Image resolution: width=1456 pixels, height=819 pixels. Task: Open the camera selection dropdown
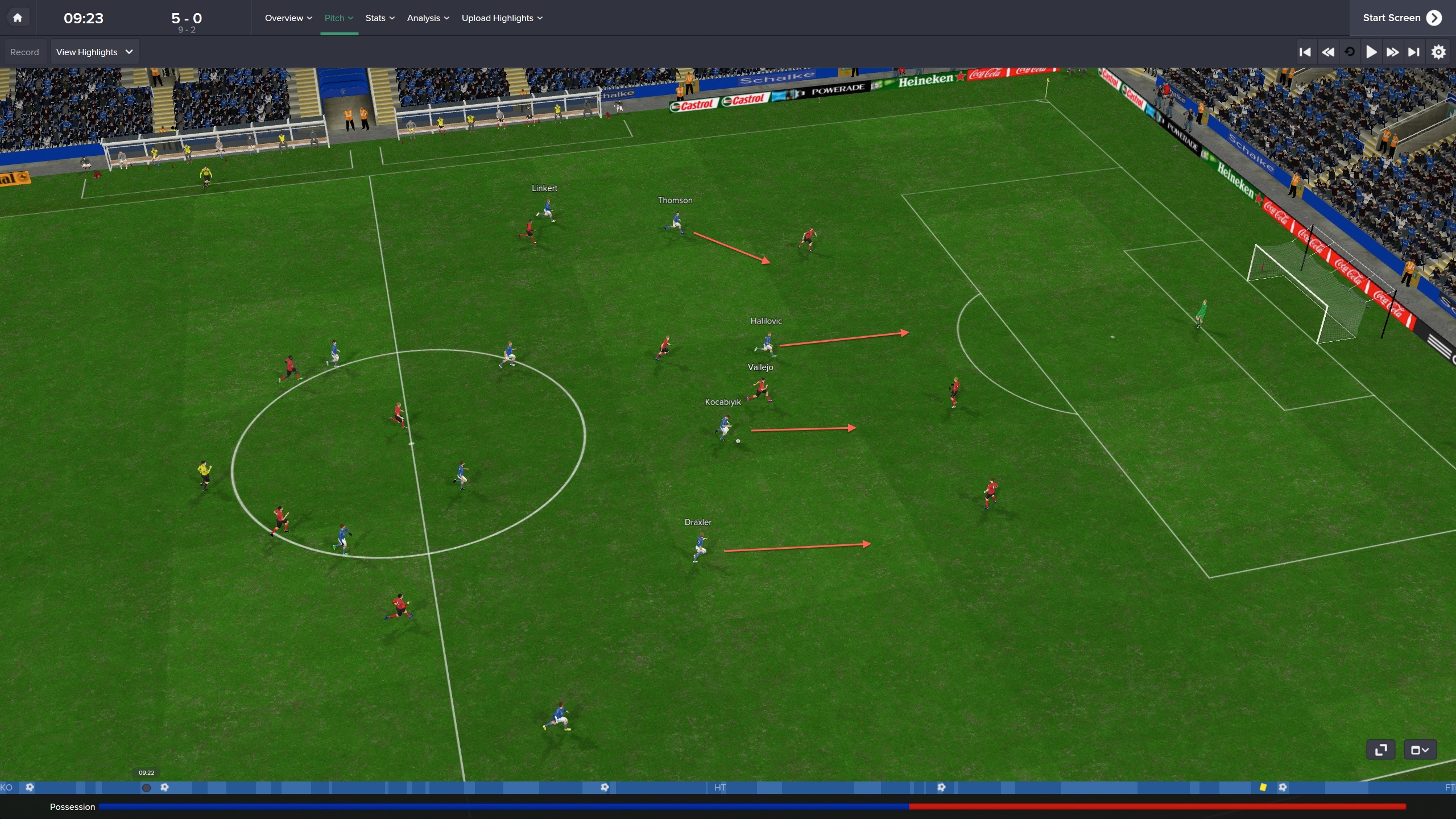(1420, 750)
